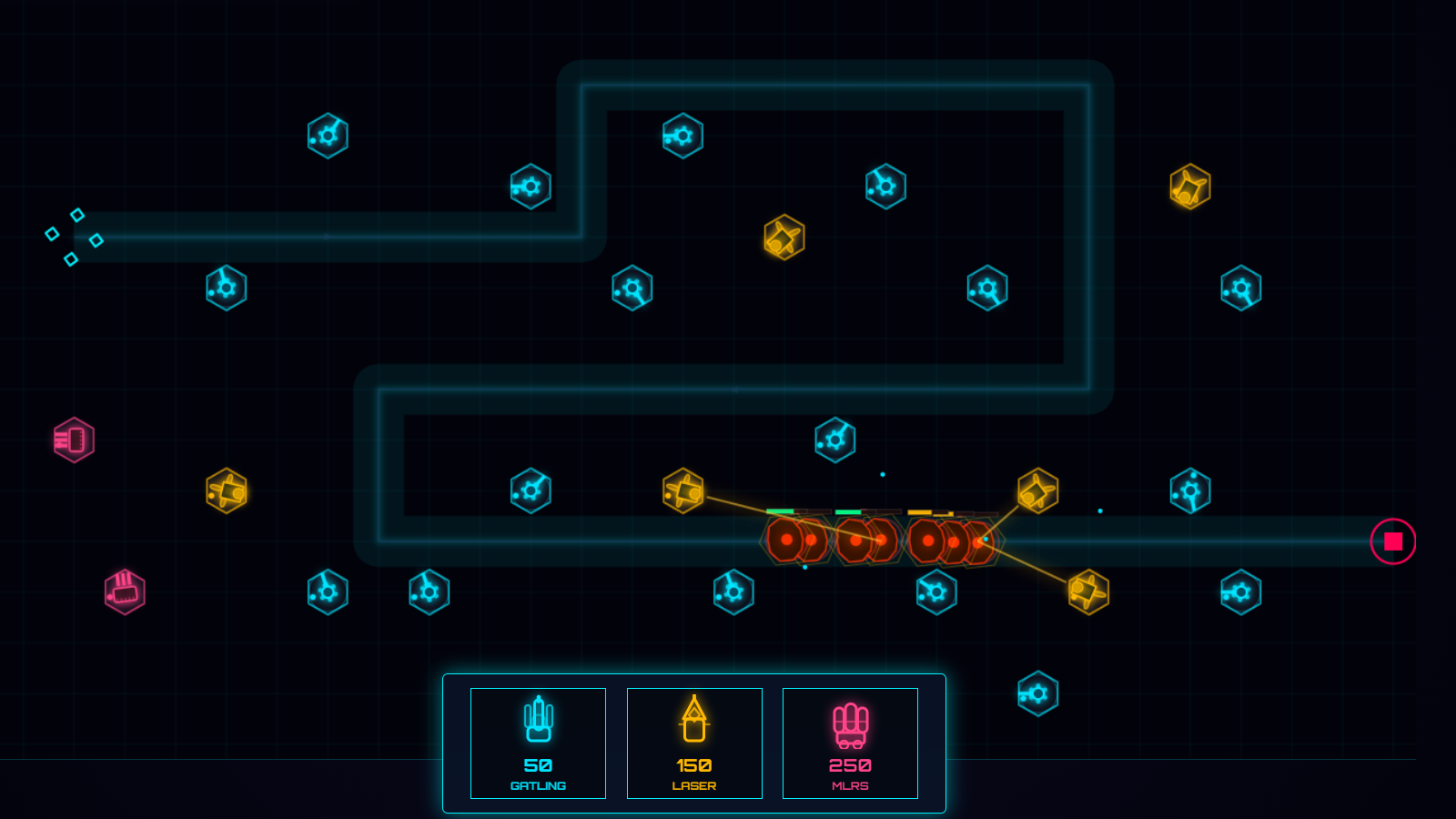This screenshot has height=819, width=1456.
Task: Select the cyan turret near the spawn point
Action: [226, 288]
